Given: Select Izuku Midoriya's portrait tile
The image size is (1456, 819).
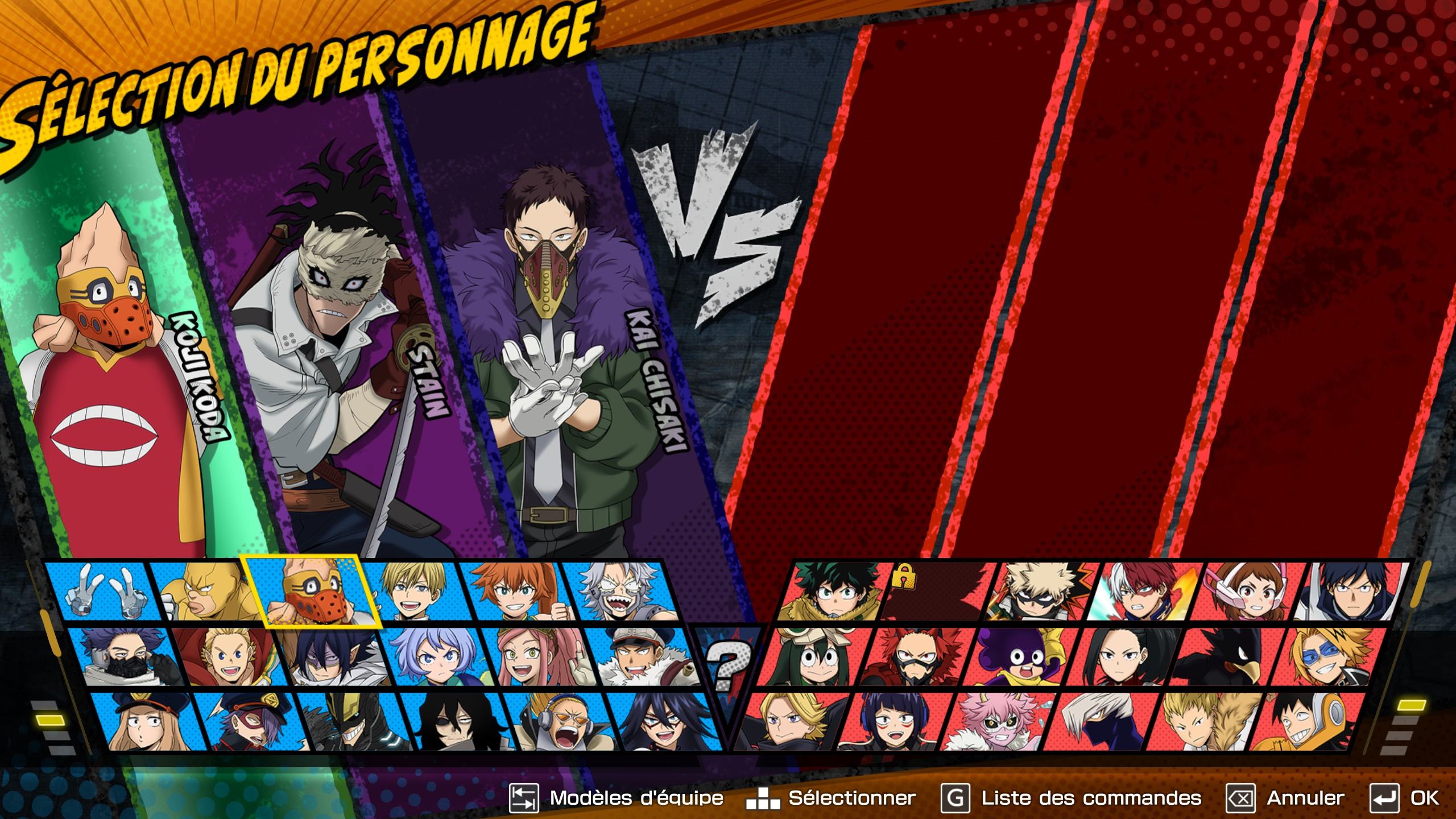Looking at the screenshot, I should [x=832, y=593].
